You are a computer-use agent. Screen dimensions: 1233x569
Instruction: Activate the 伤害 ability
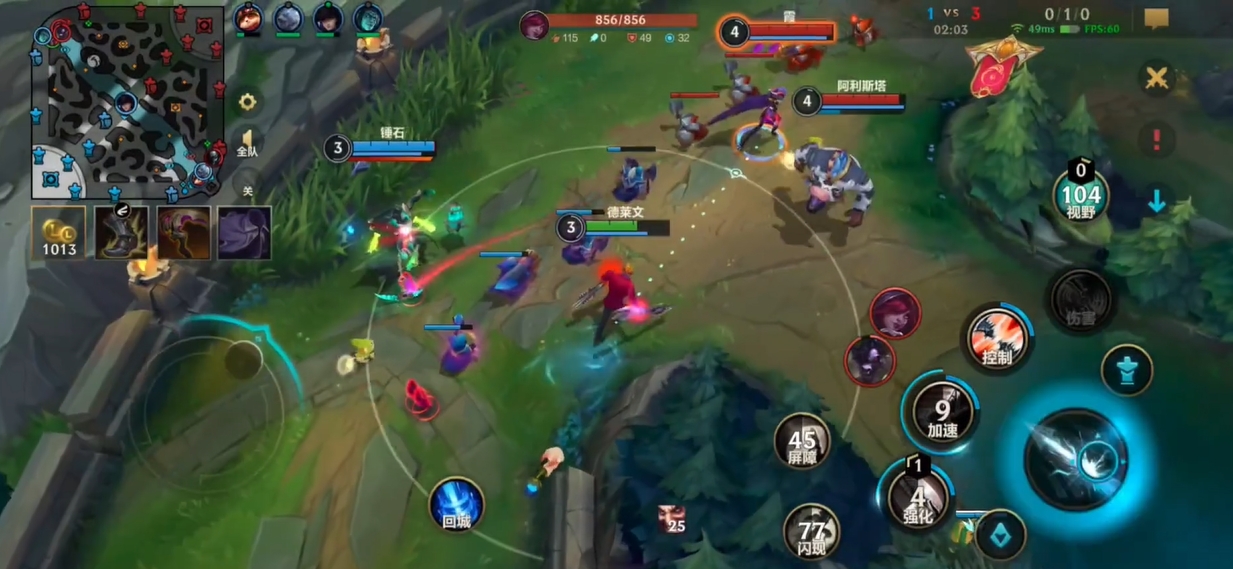1080,301
